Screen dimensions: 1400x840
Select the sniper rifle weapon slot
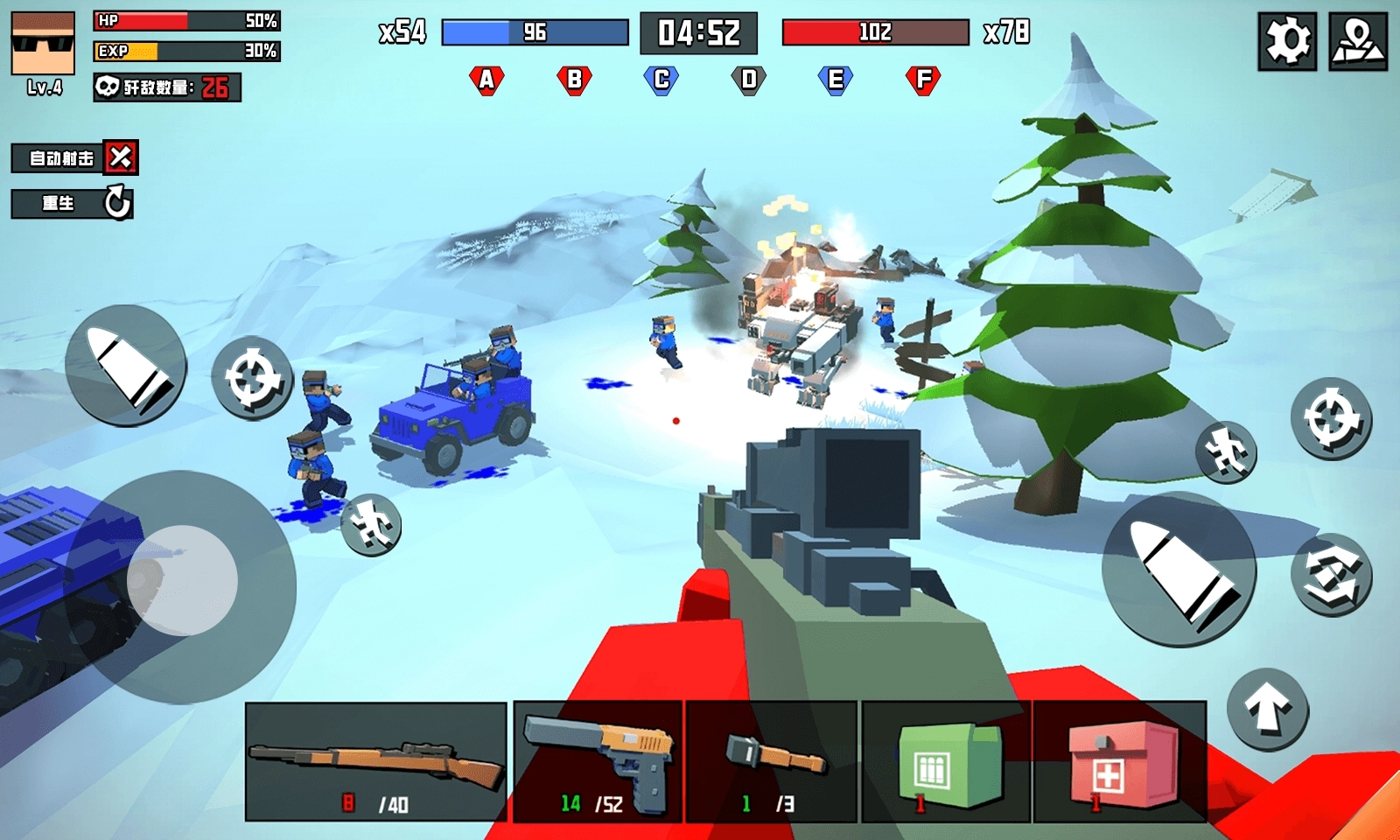pyautogui.click(x=375, y=761)
